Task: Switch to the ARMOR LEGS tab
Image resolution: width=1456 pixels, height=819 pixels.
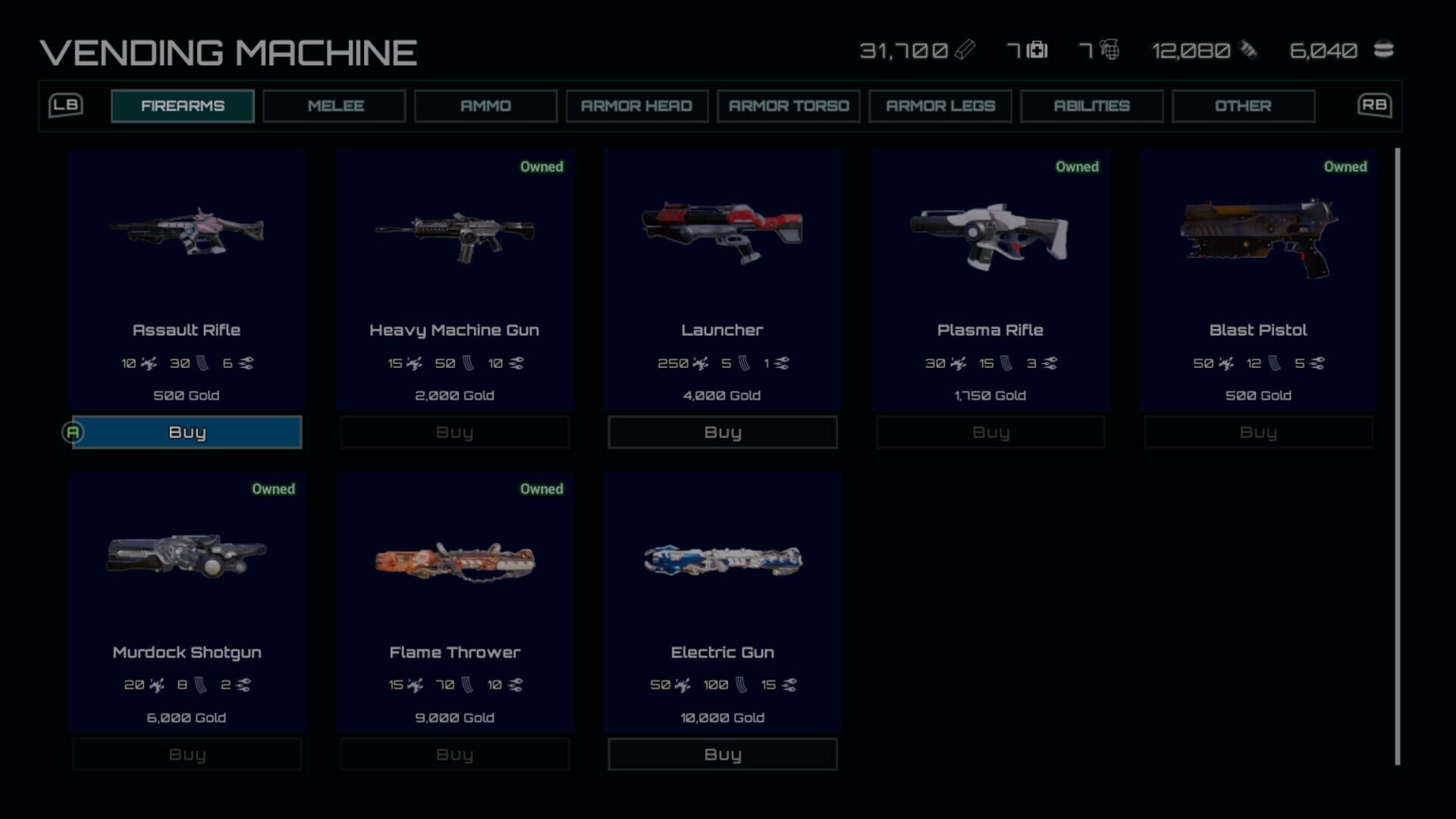Action: 940,105
